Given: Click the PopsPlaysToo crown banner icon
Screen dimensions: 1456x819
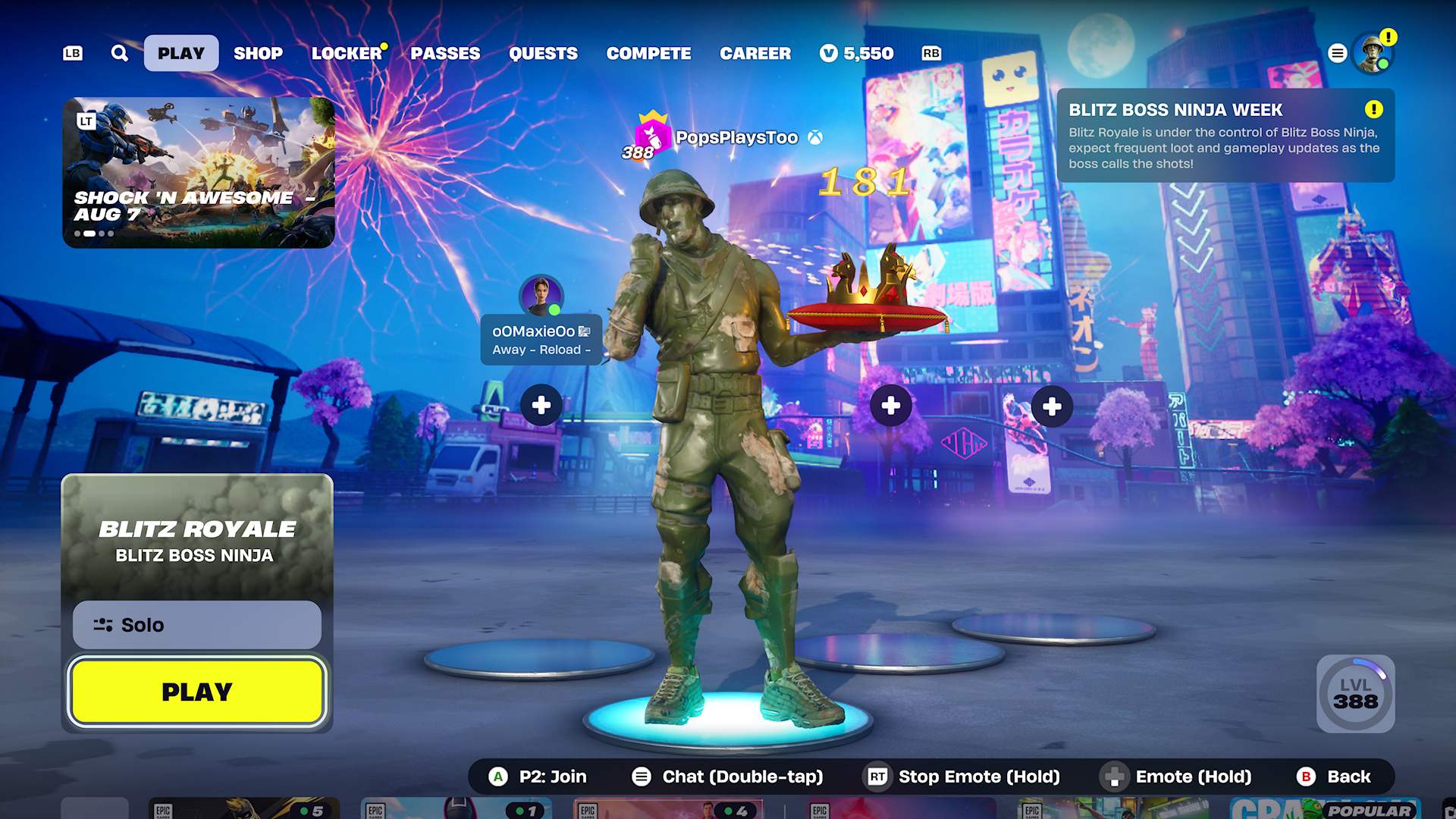Looking at the screenshot, I should (x=651, y=136).
